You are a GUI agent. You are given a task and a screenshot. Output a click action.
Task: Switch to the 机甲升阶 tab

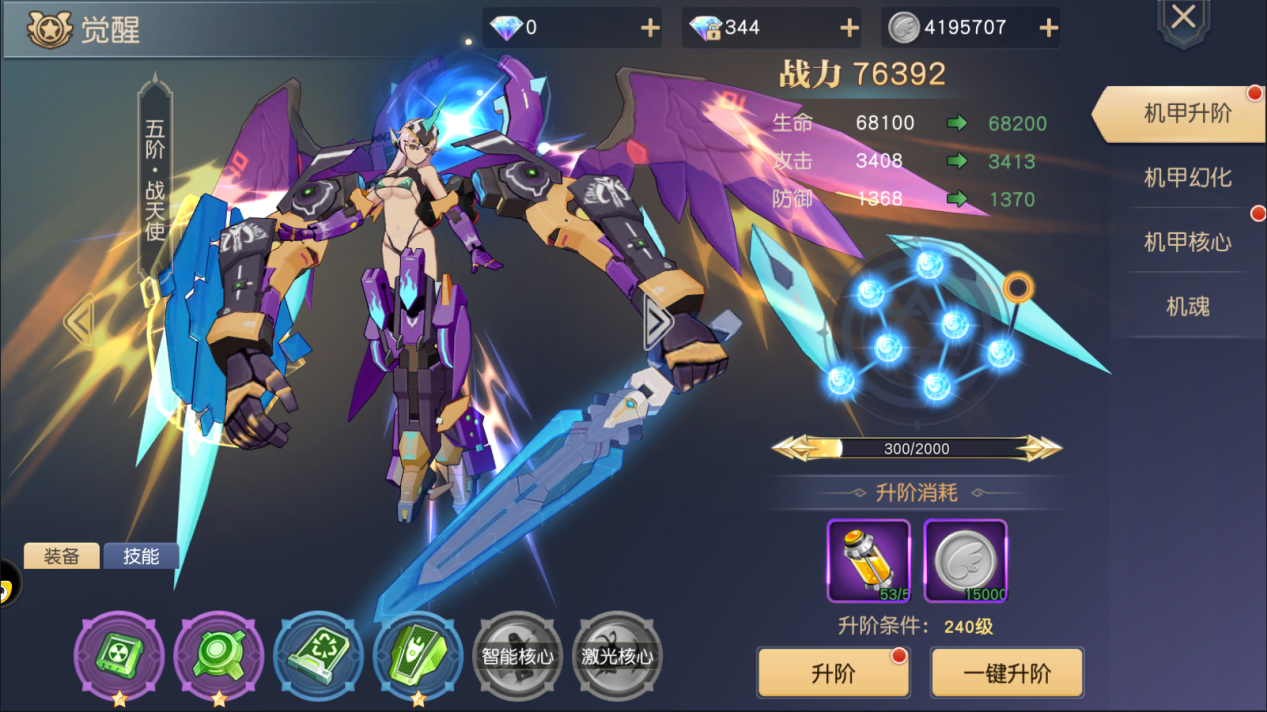pos(1186,113)
